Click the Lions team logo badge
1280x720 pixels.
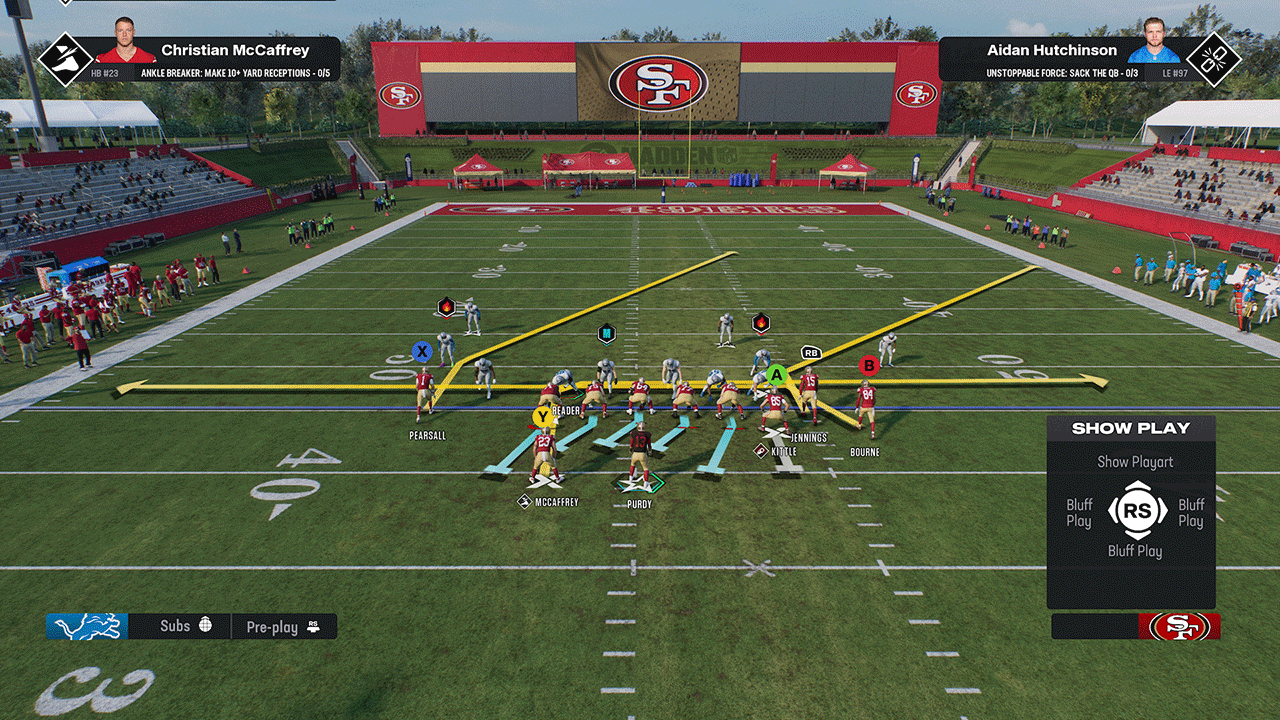click(87, 627)
